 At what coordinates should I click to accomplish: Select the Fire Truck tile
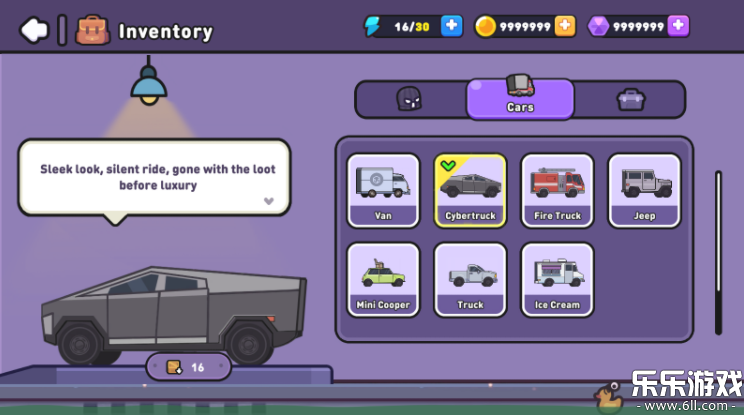click(x=557, y=190)
